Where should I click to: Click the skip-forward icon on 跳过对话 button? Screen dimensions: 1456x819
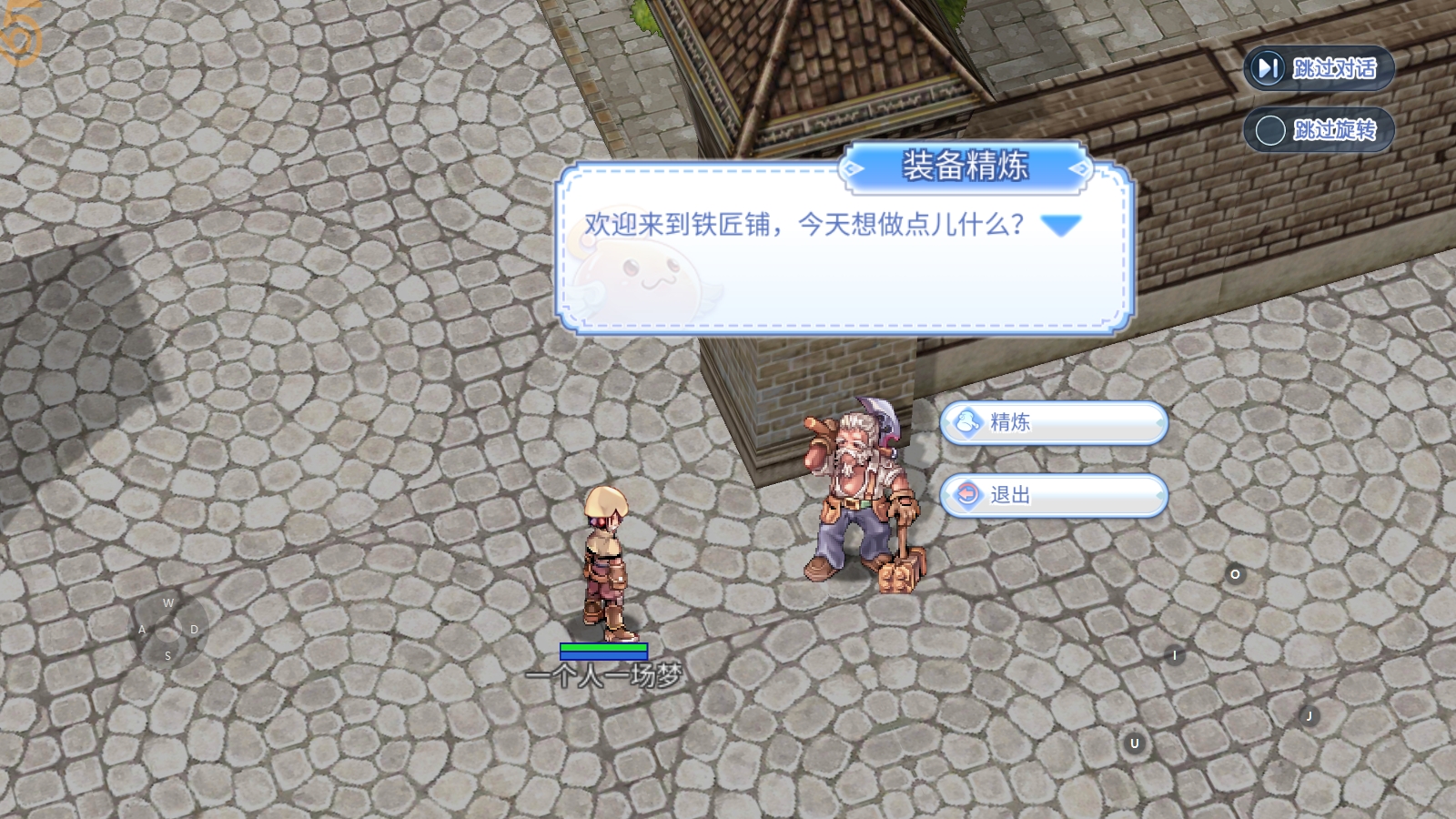(1267, 67)
